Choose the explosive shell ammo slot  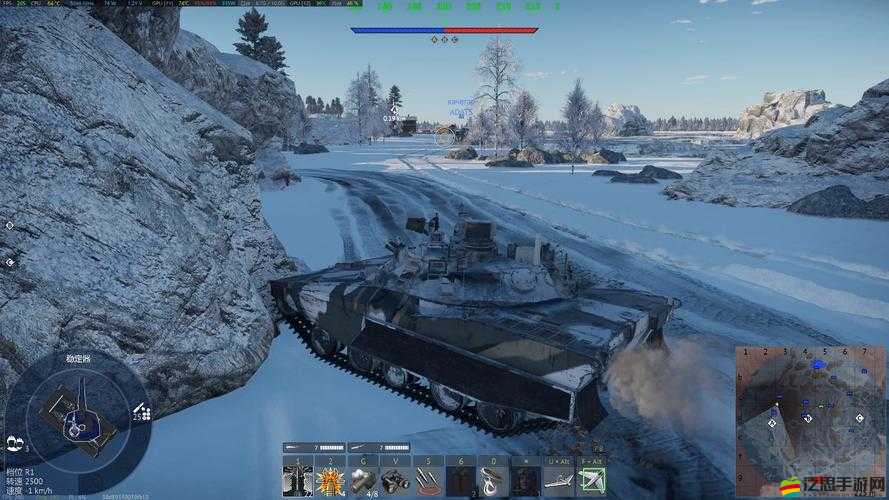click(x=331, y=480)
